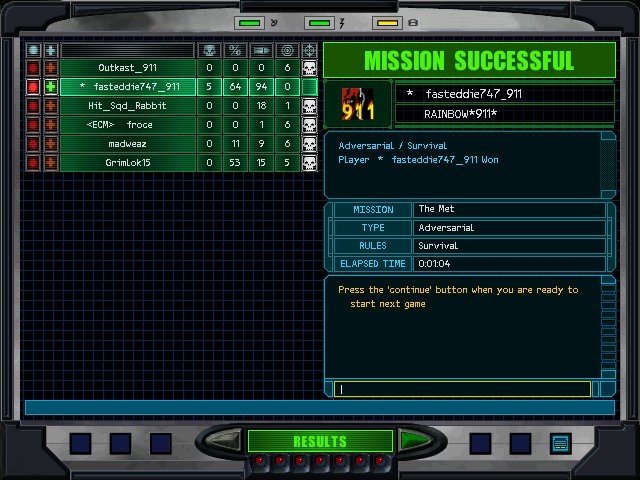Select the Outkast_911 player row
The image size is (640, 480).
coord(127,68)
